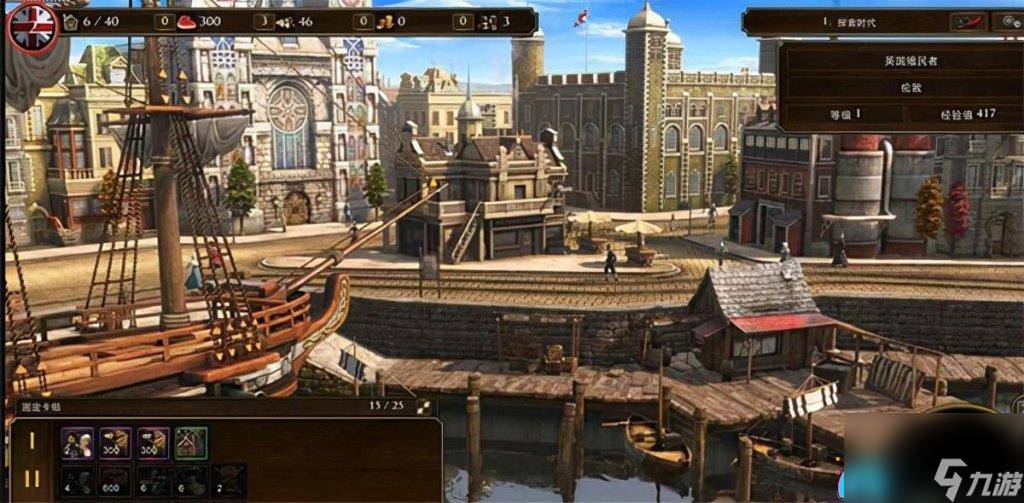Select the Age II deck tab
Viewport: 1024px width, 503px height.
[x=33, y=479]
